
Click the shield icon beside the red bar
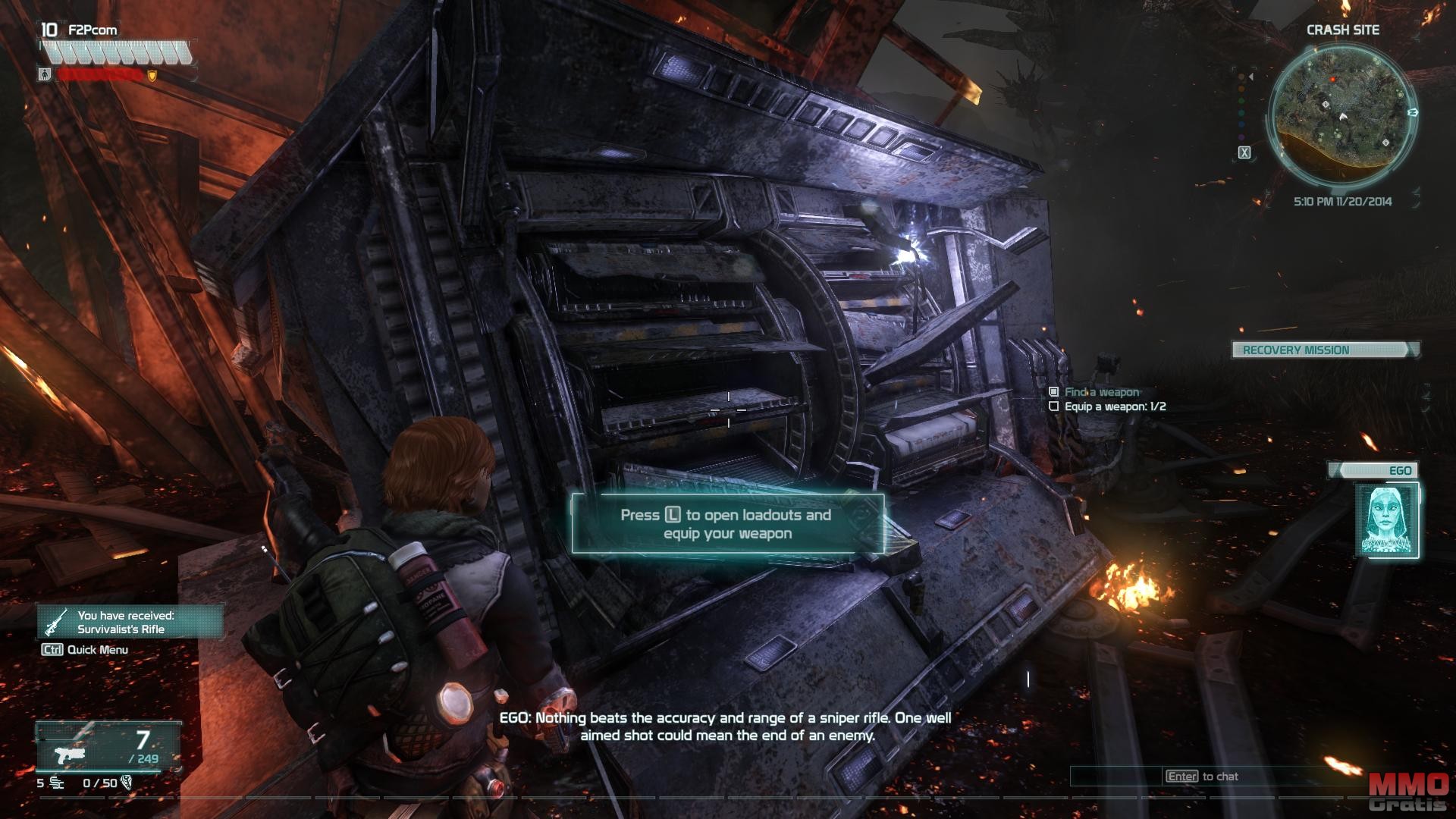152,75
